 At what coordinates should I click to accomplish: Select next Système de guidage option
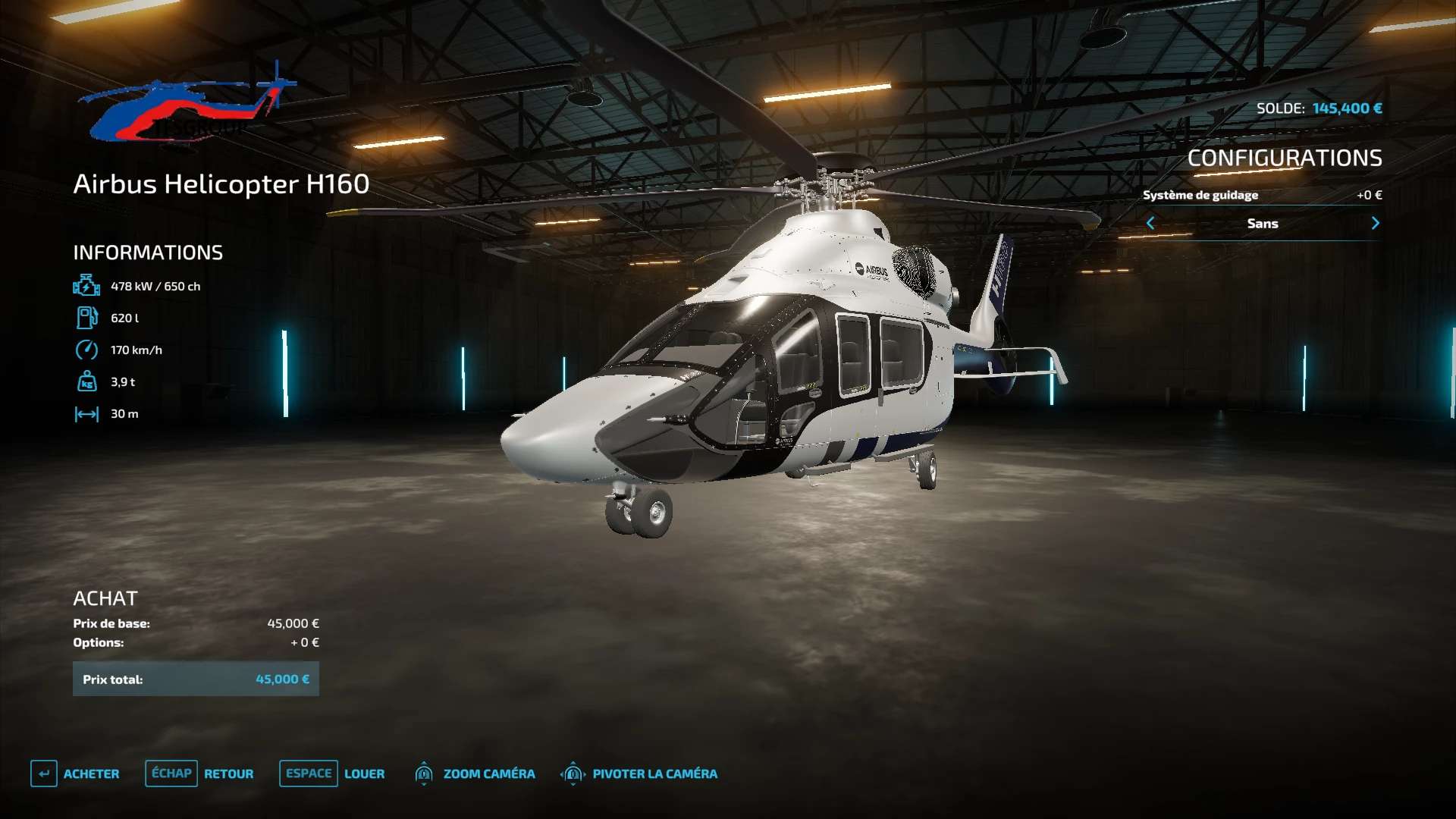click(1375, 223)
